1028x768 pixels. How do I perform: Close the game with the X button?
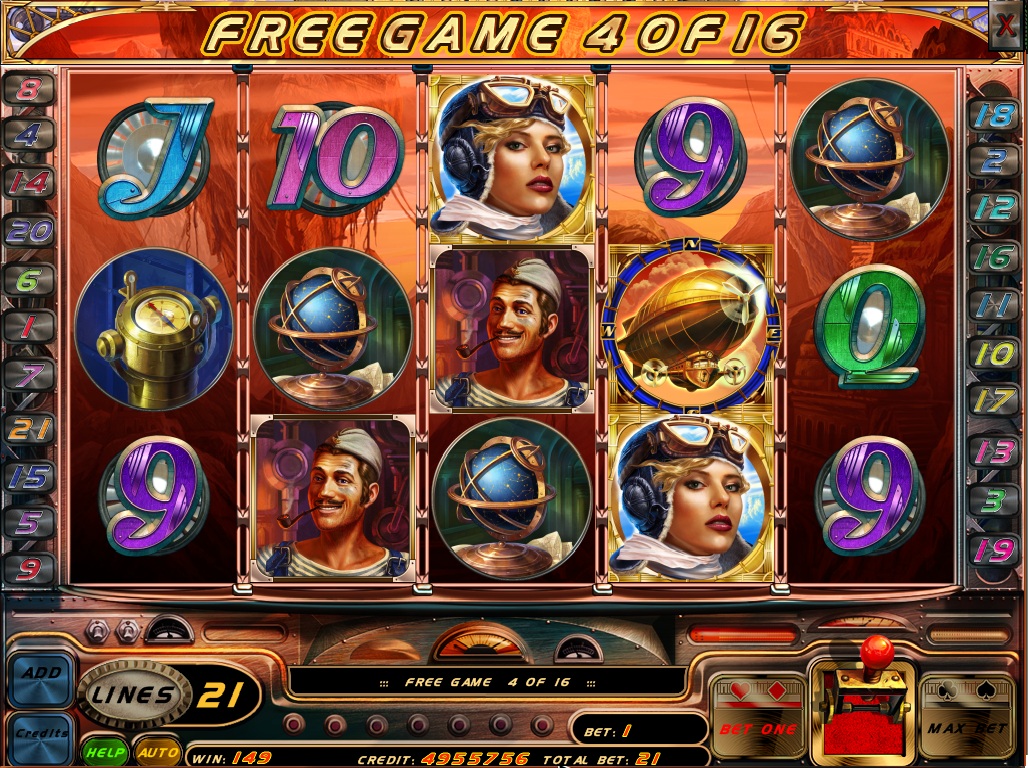(1005, 25)
